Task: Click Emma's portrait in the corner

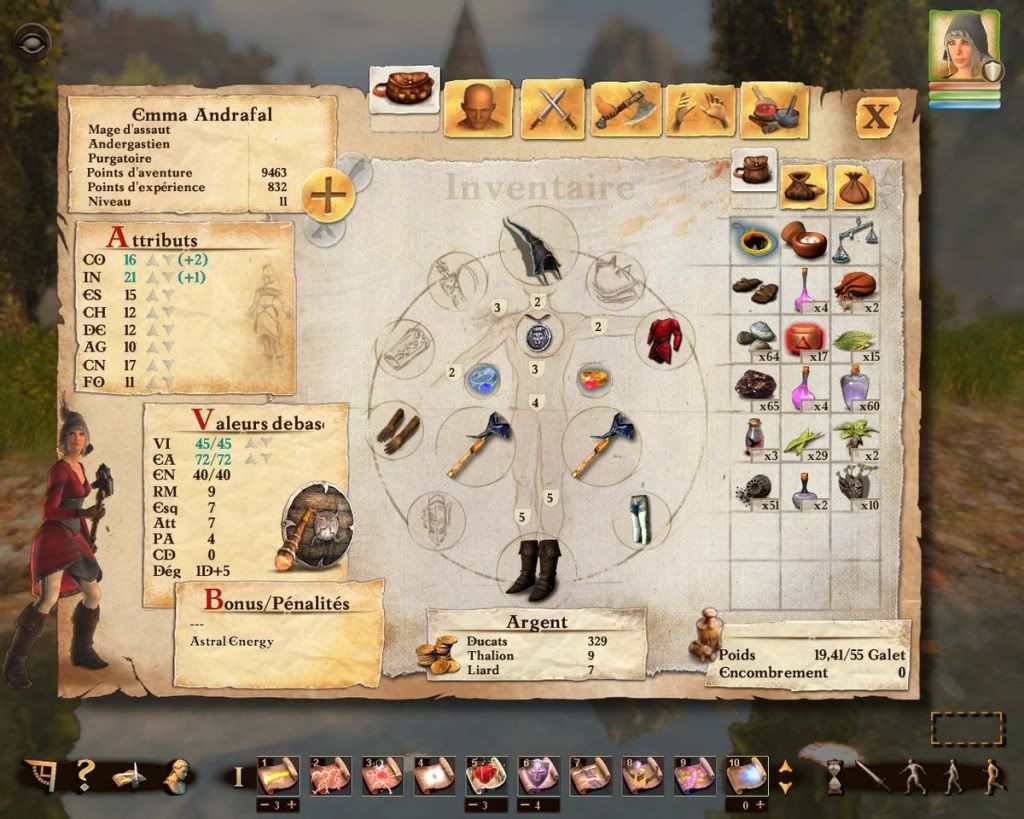Action: (963, 45)
